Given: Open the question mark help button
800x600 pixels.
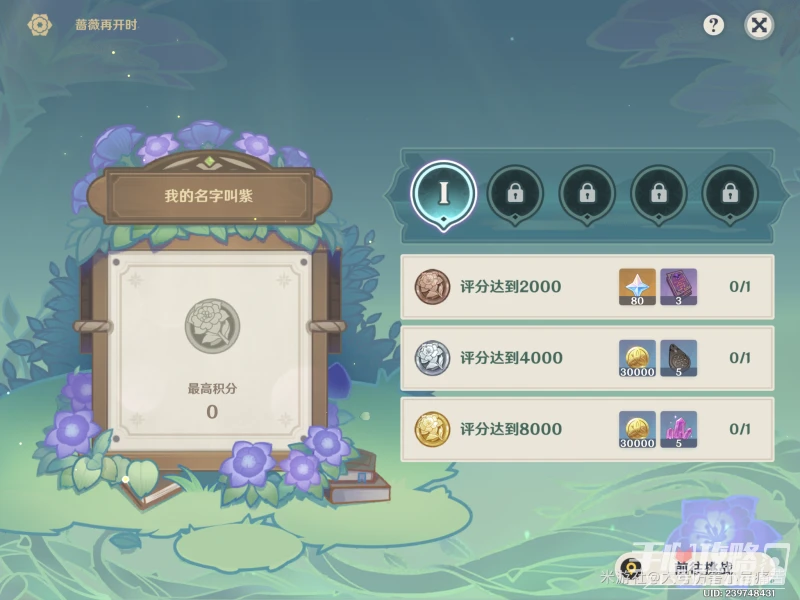Looking at the screenshot, I should [713, 26].
